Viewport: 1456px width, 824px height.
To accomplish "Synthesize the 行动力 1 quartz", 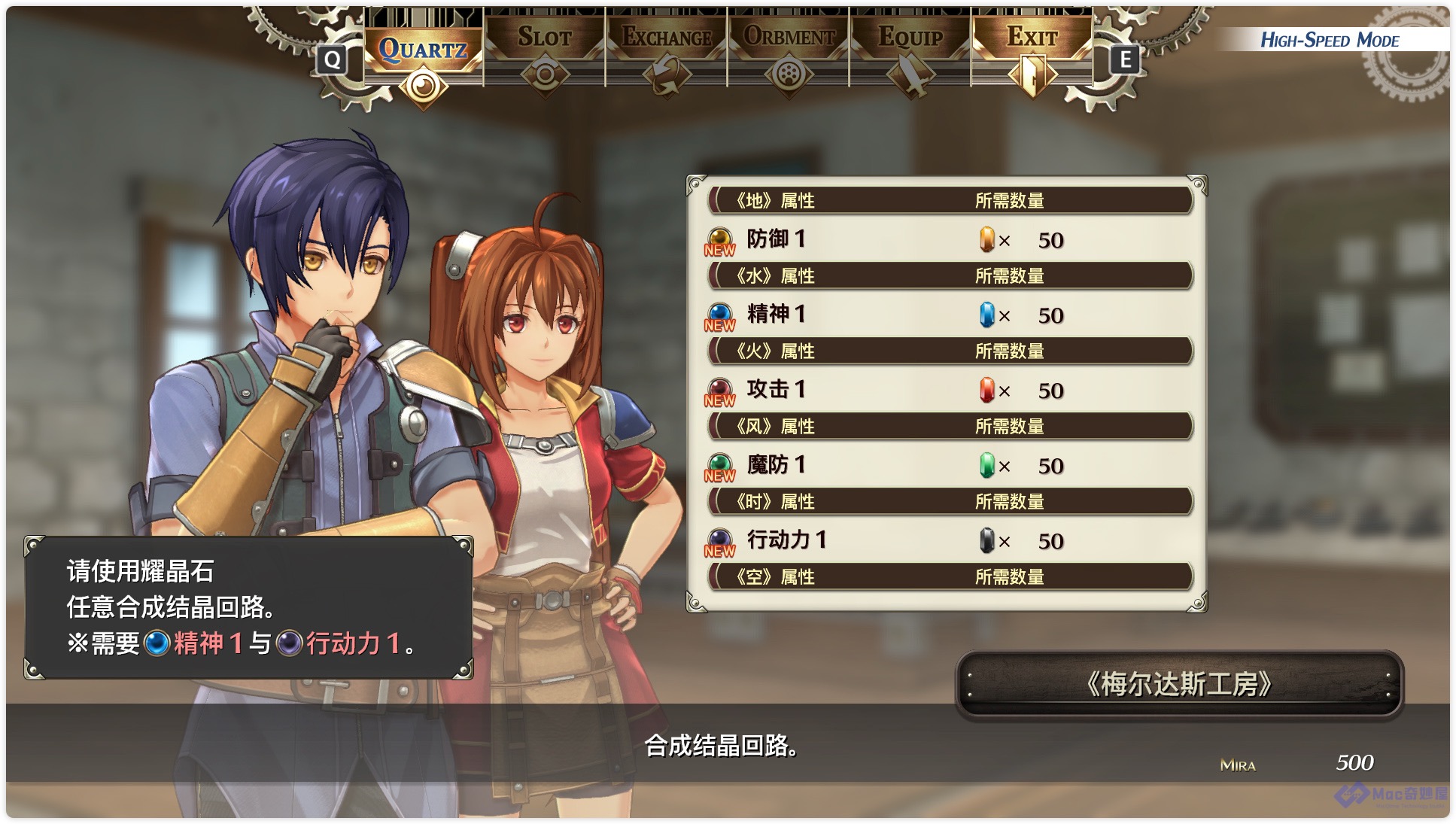I will click(x=948, y=540).
